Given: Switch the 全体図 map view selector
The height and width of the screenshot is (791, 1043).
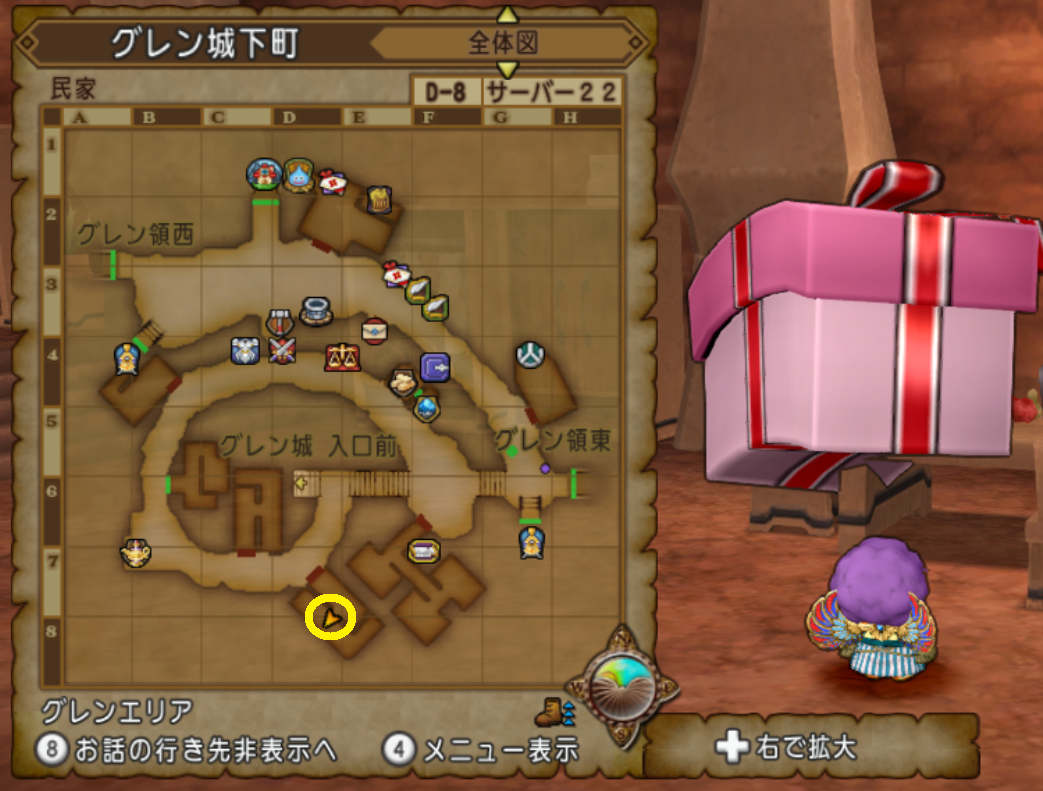Looking at the screenshot, I should (x=506, y=43).
